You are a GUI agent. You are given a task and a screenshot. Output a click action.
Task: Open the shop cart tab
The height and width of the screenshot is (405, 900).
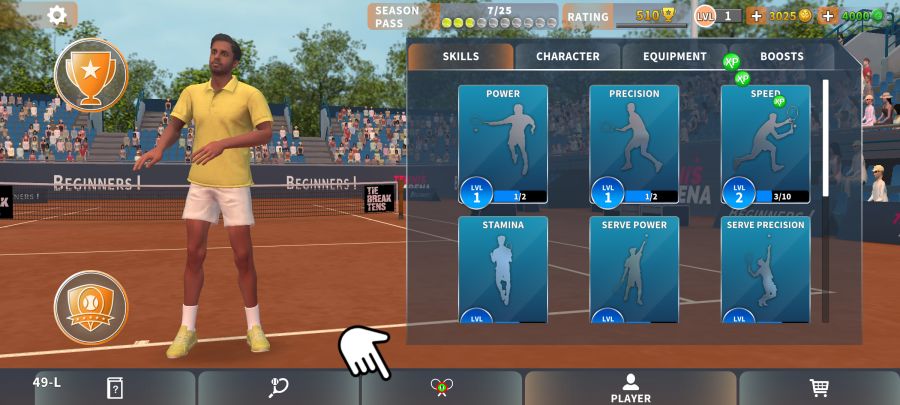point(819,388)
